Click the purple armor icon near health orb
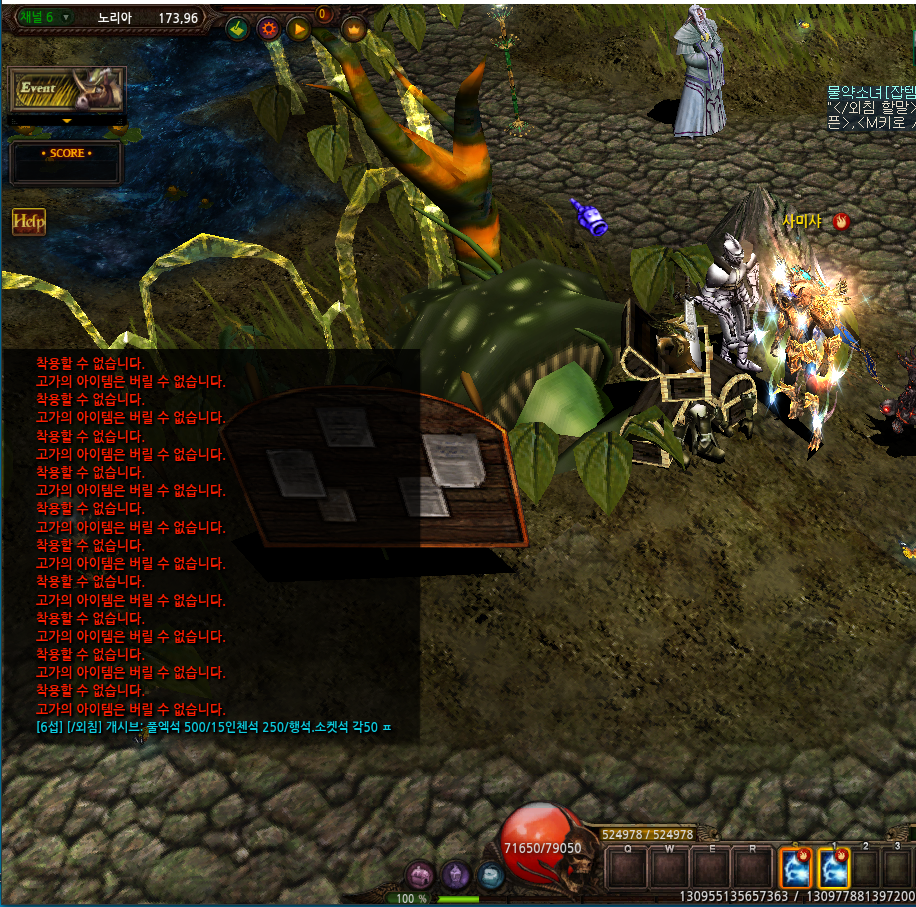This screenshot has height=907, width=916. click(x=456, y=875)
